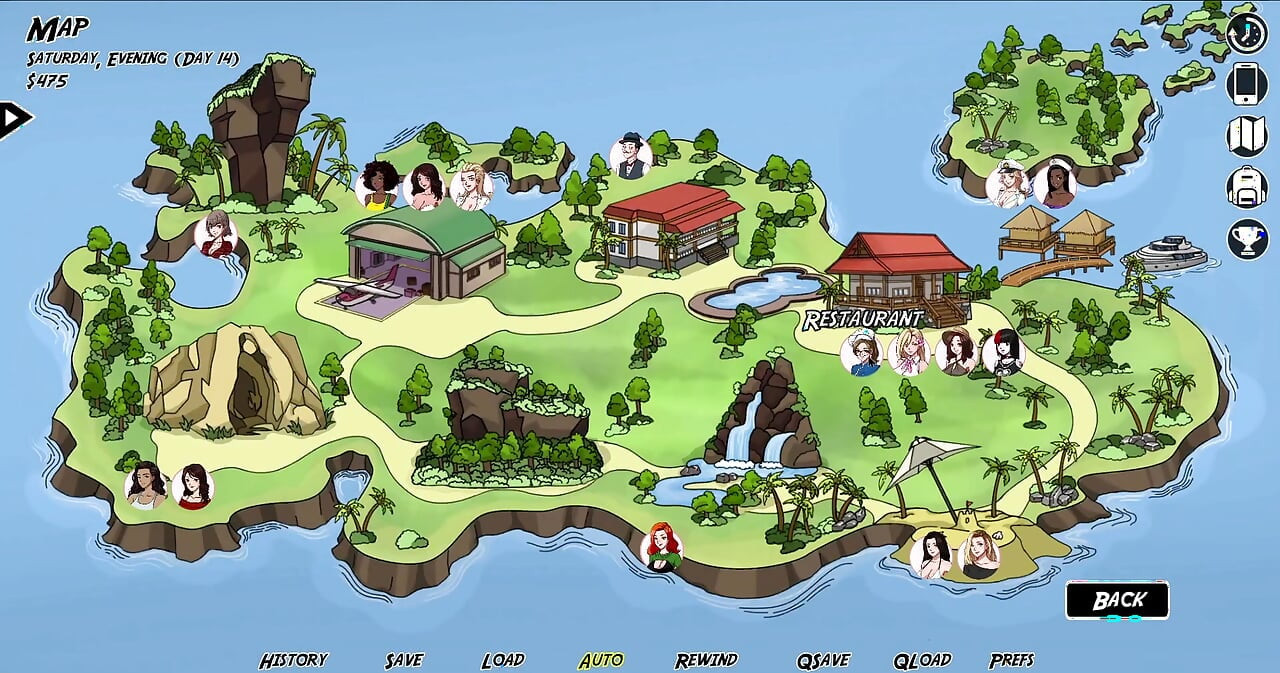Click the Back button
This screenshot has height=673, width=1280.
[x=1117, y=600]
